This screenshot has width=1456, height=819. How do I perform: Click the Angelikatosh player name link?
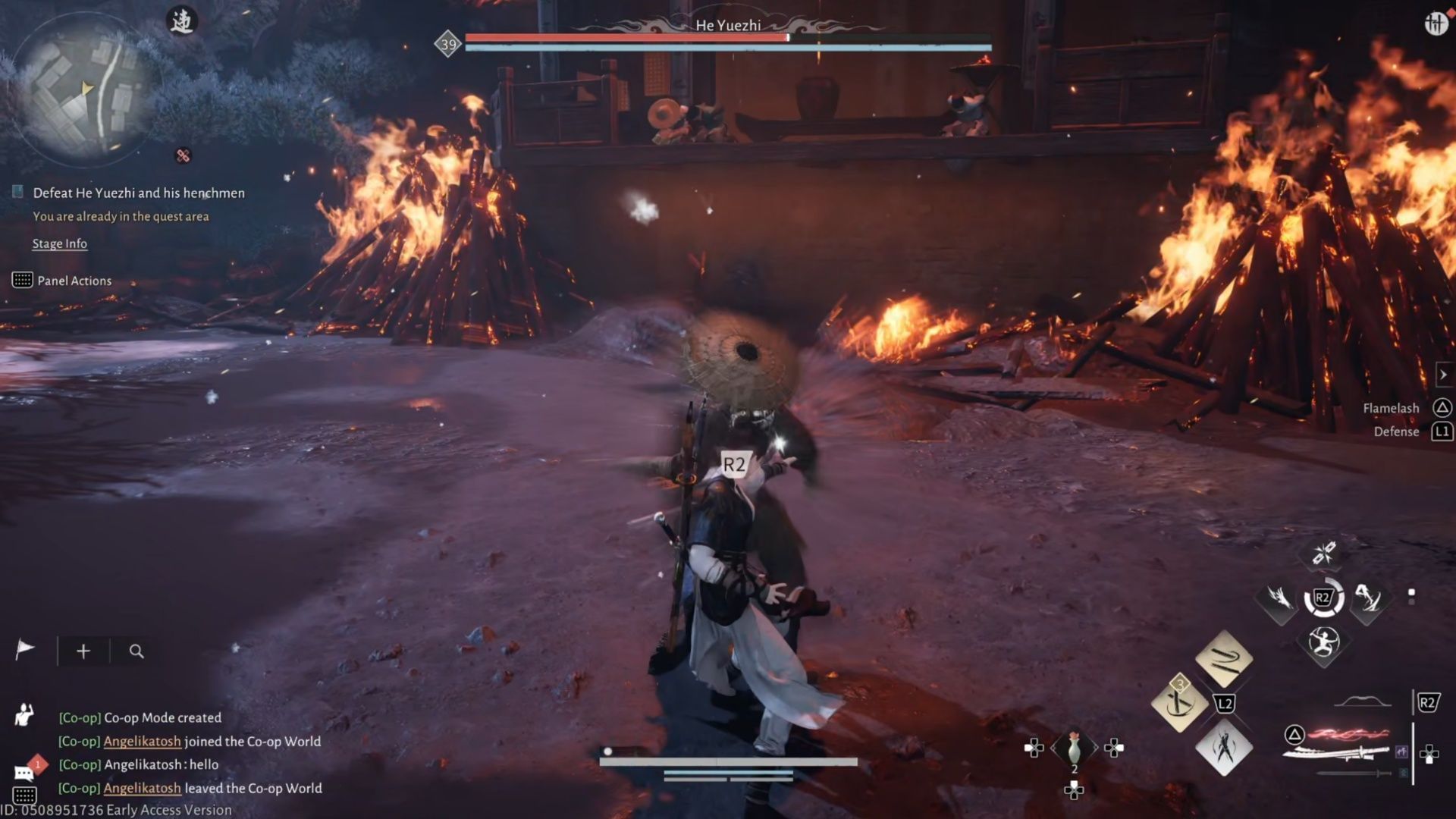coord(141,741)
